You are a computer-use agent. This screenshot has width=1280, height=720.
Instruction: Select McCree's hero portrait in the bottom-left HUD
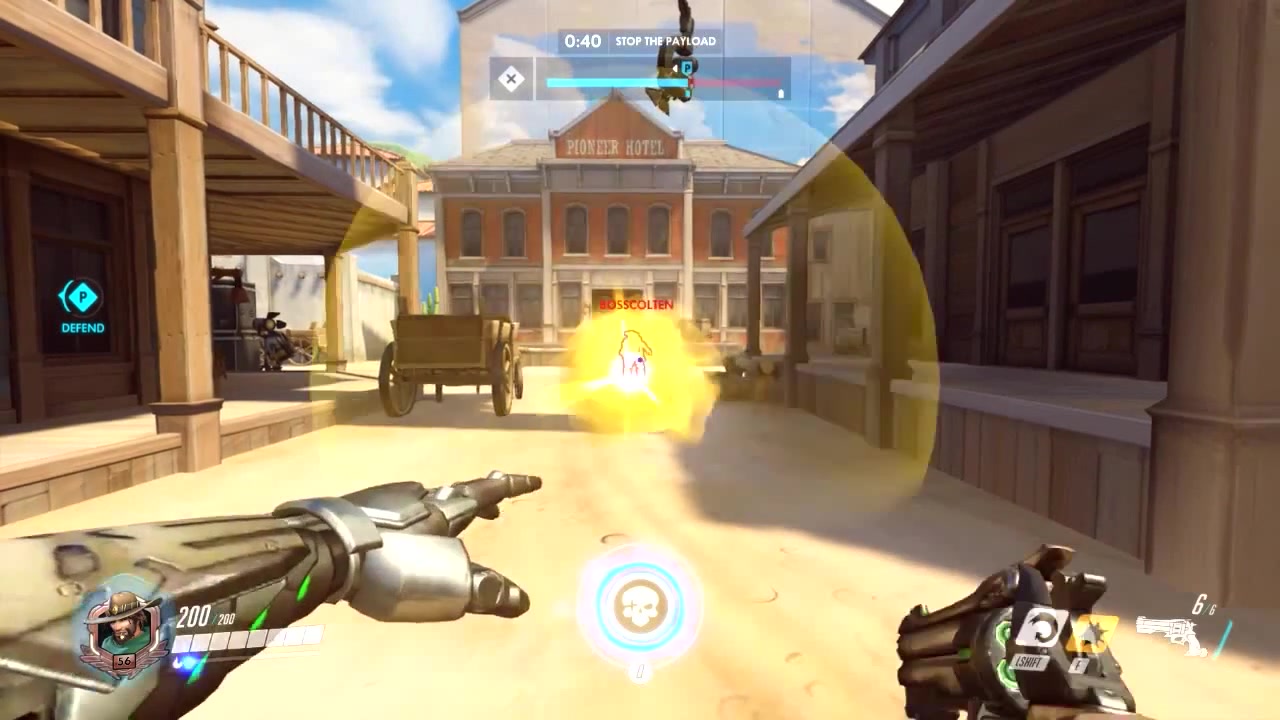pos(123,622)
